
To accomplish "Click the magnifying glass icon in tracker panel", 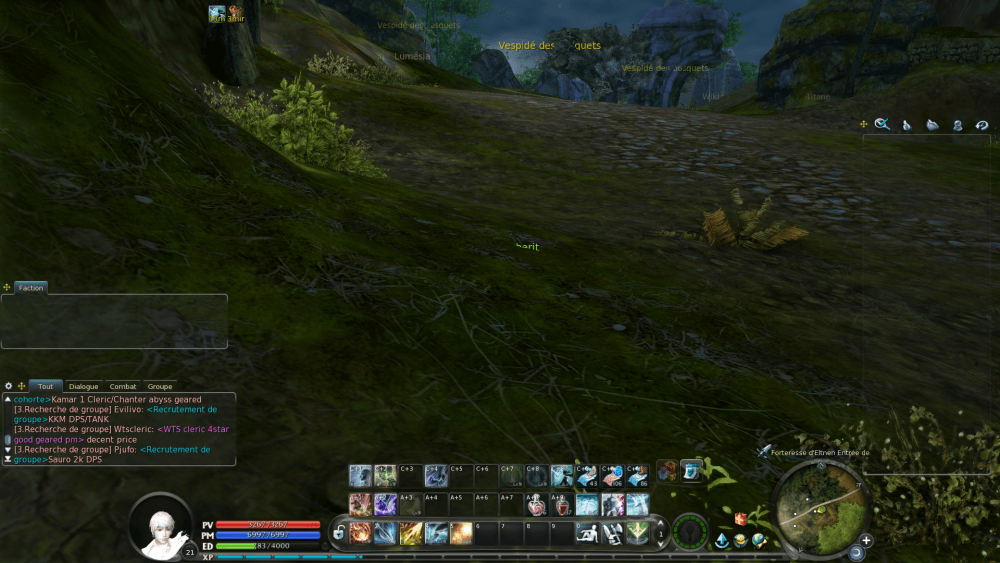I will (882, 124).
